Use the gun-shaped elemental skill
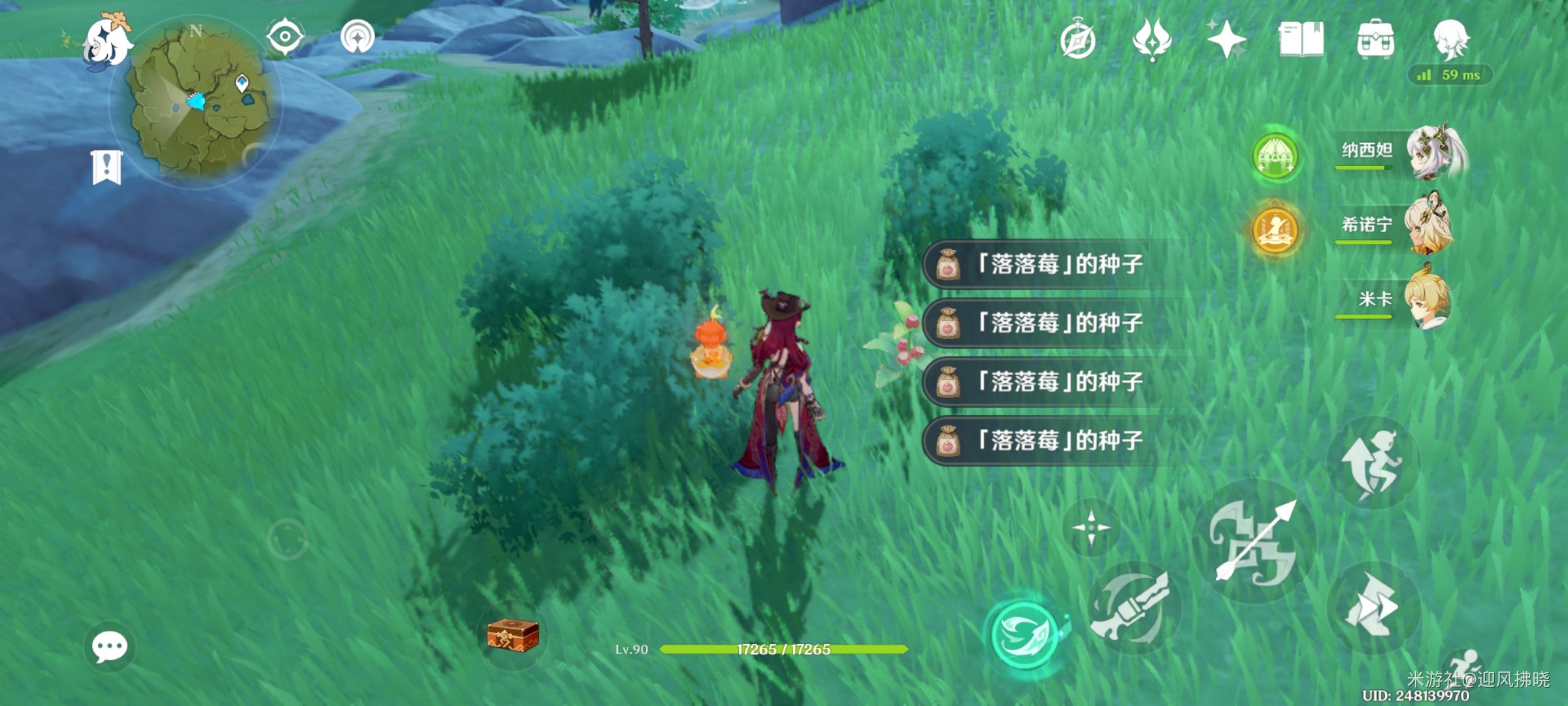 click(x=1133, y=608)
